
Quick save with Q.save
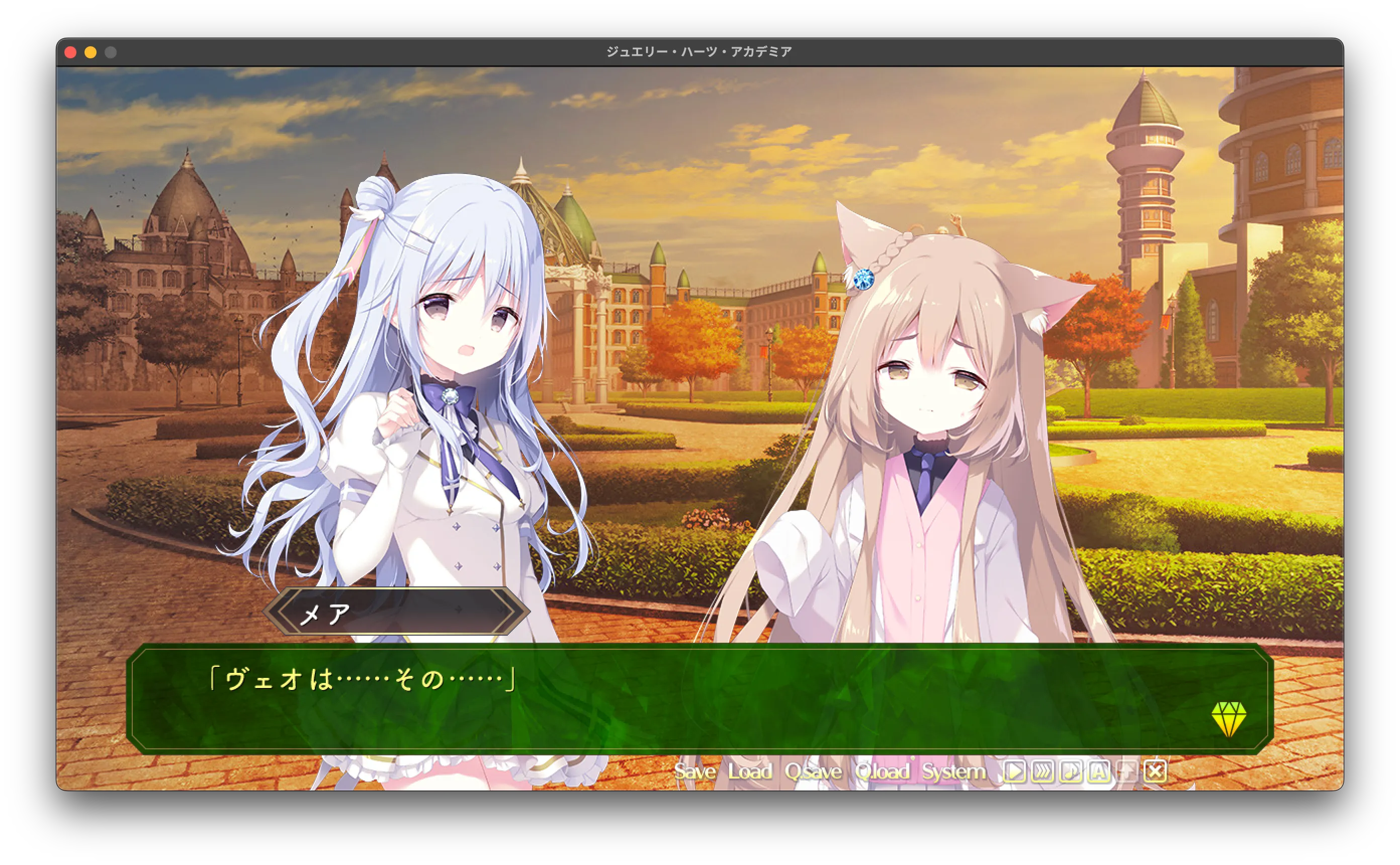[813, 772]
